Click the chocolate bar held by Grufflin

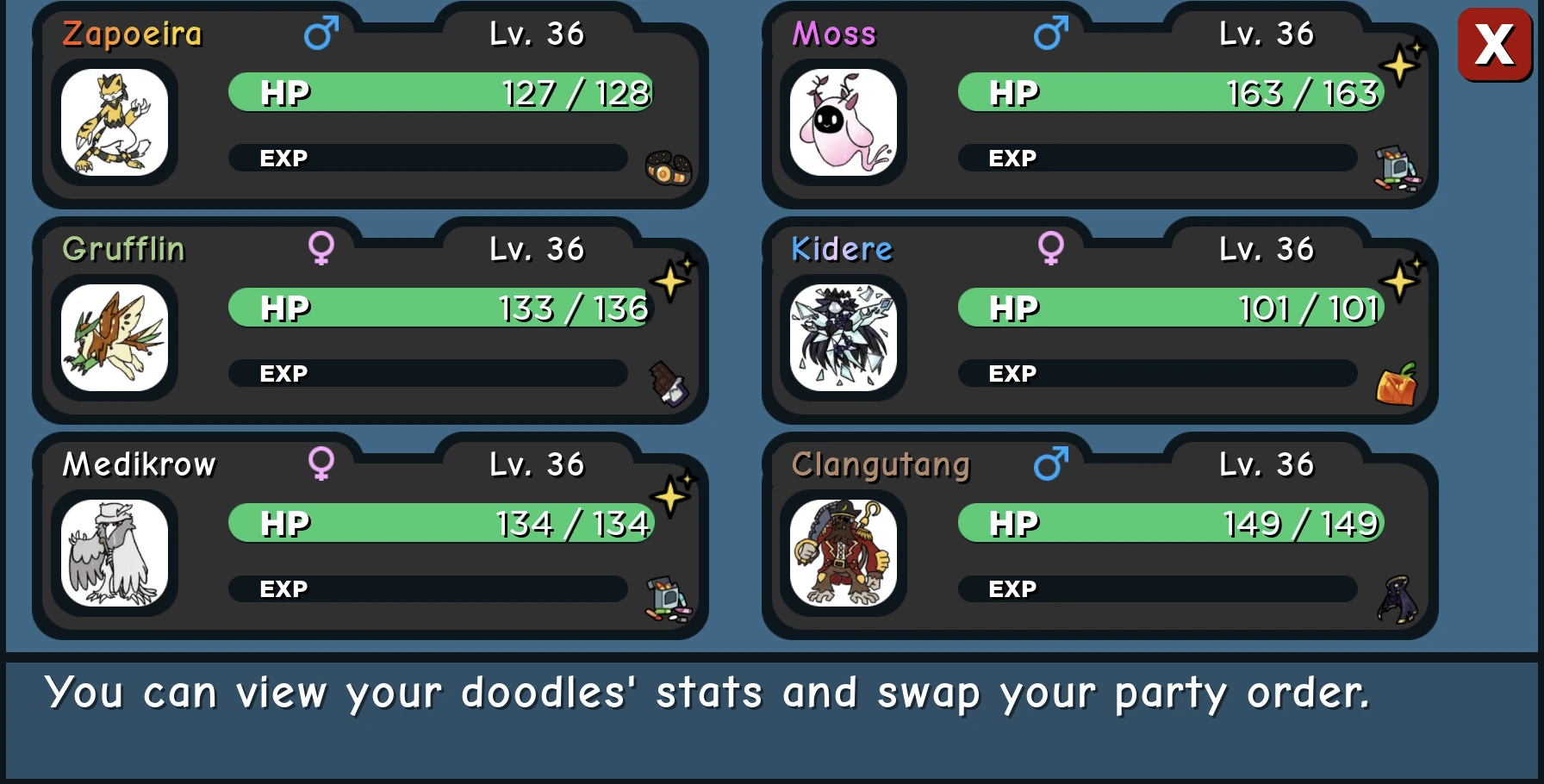pyautogui.click(x=668, y=385)
